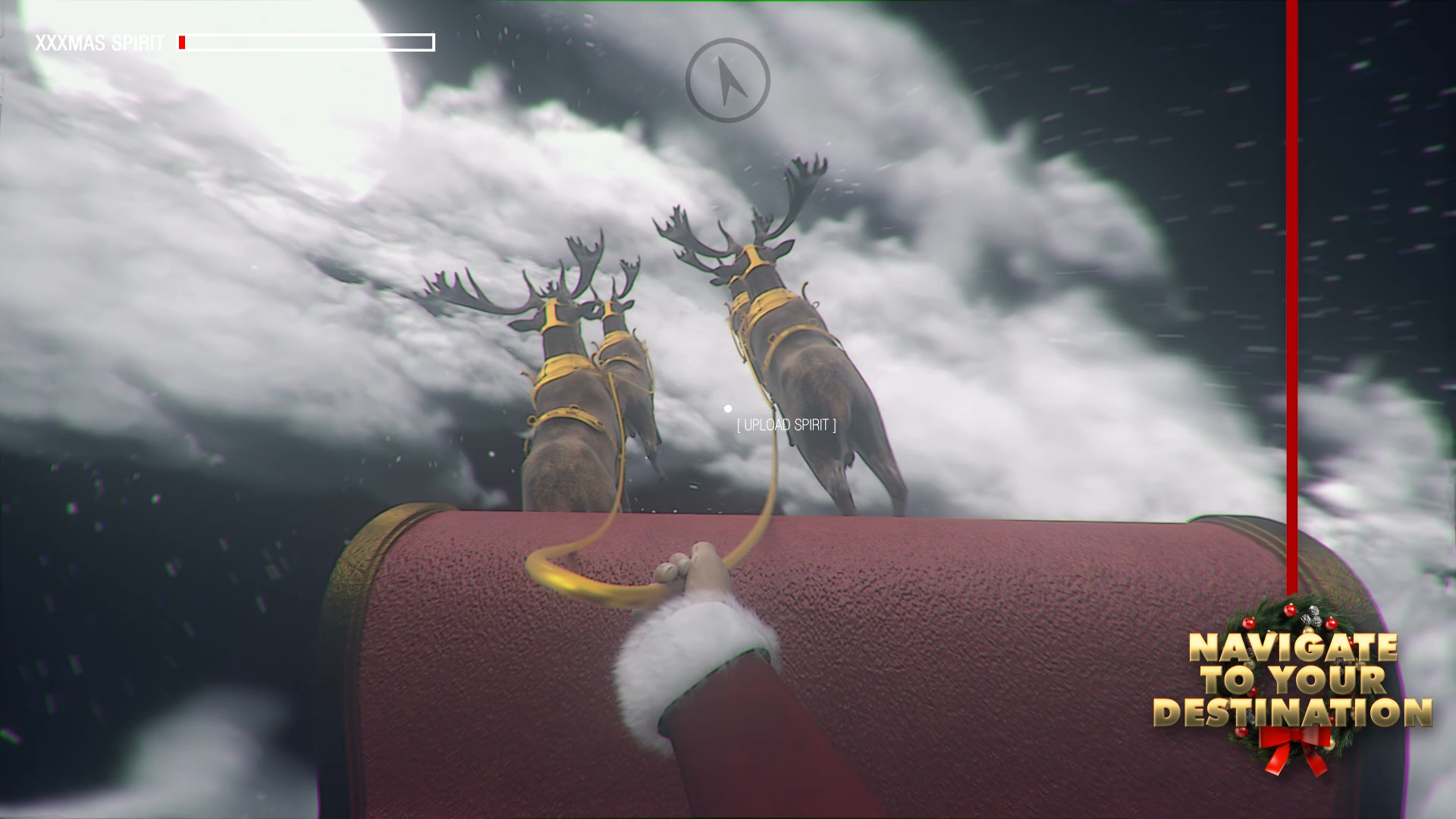Image resolution: width=1456 pixels, height=819 pixels.
Task: Click a red ornament bauble on the wreath
Action: pyautogui.click(x=1288, y=610)
